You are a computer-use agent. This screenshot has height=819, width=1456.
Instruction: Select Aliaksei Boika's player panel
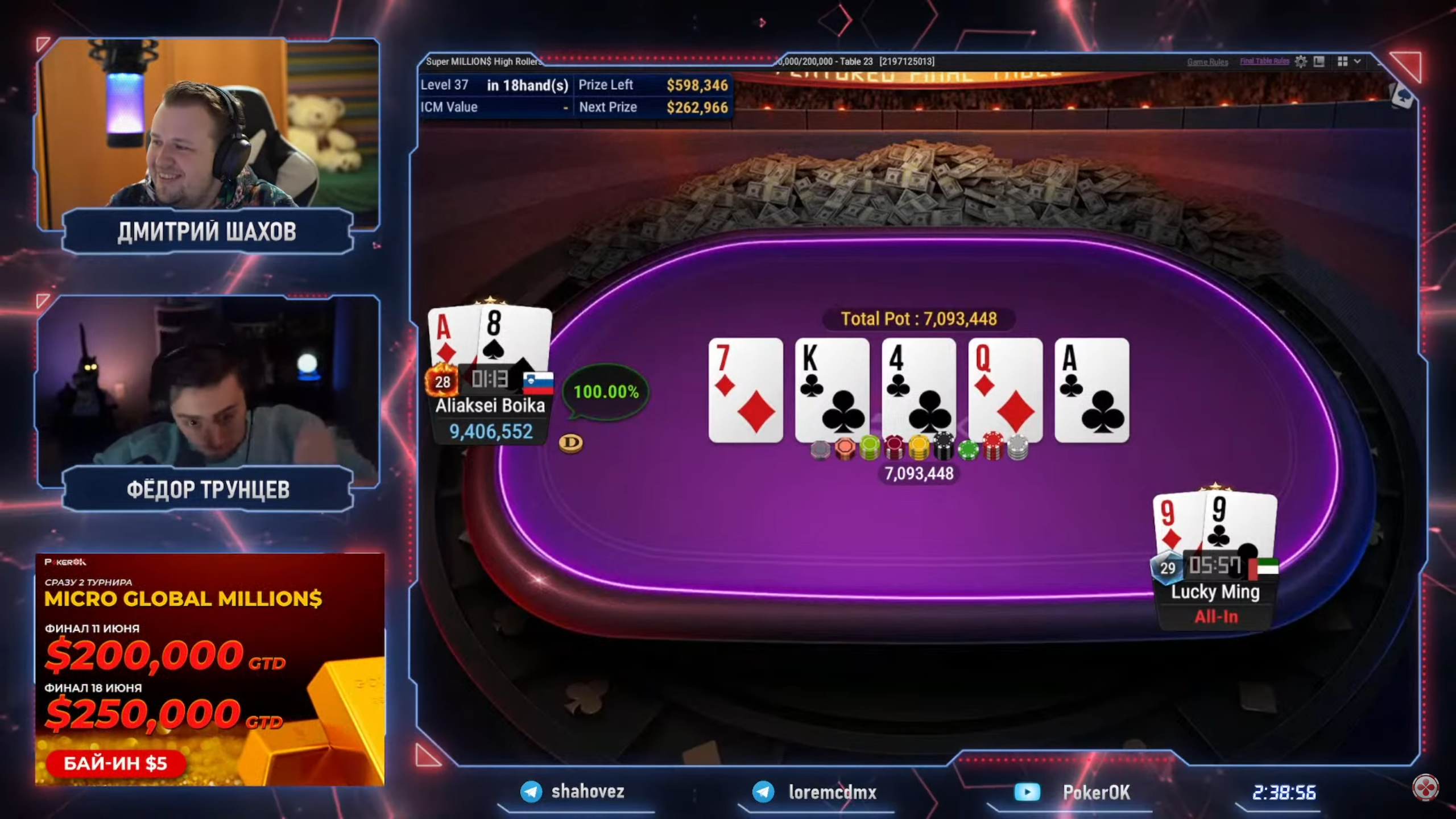point(490,418)
